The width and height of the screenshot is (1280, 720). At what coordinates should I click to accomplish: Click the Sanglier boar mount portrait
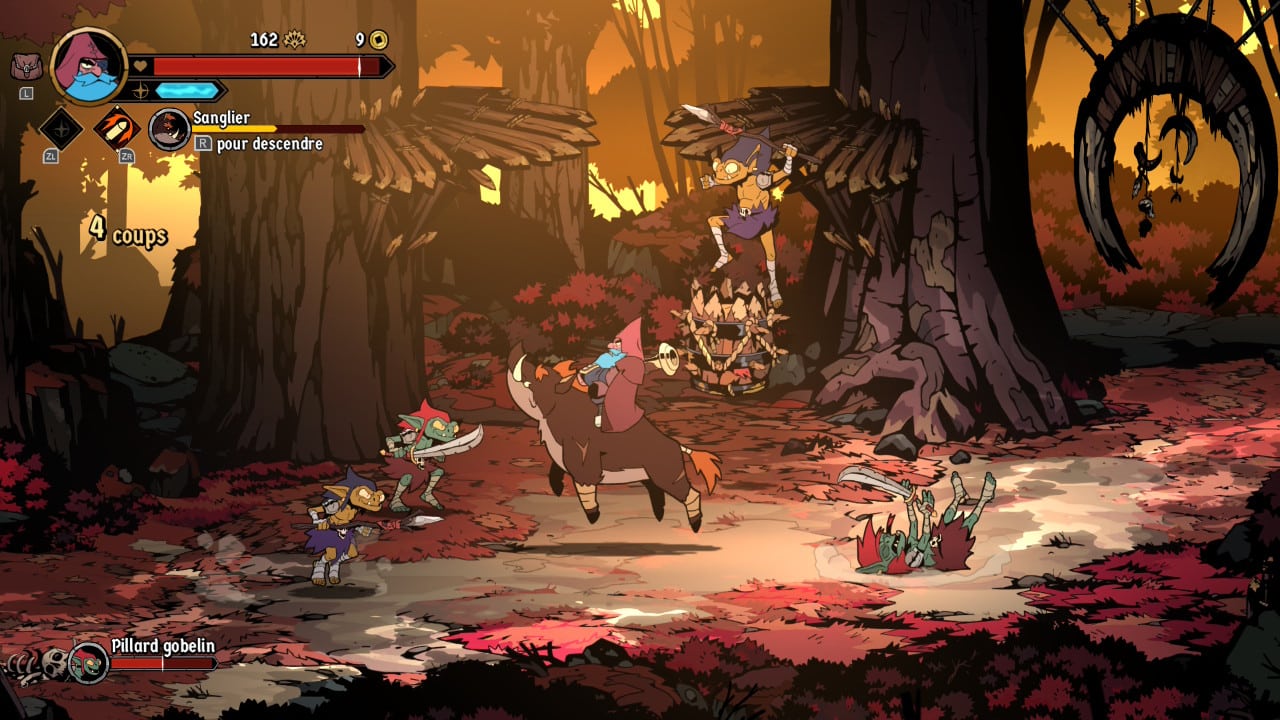[x=169, y=130]
